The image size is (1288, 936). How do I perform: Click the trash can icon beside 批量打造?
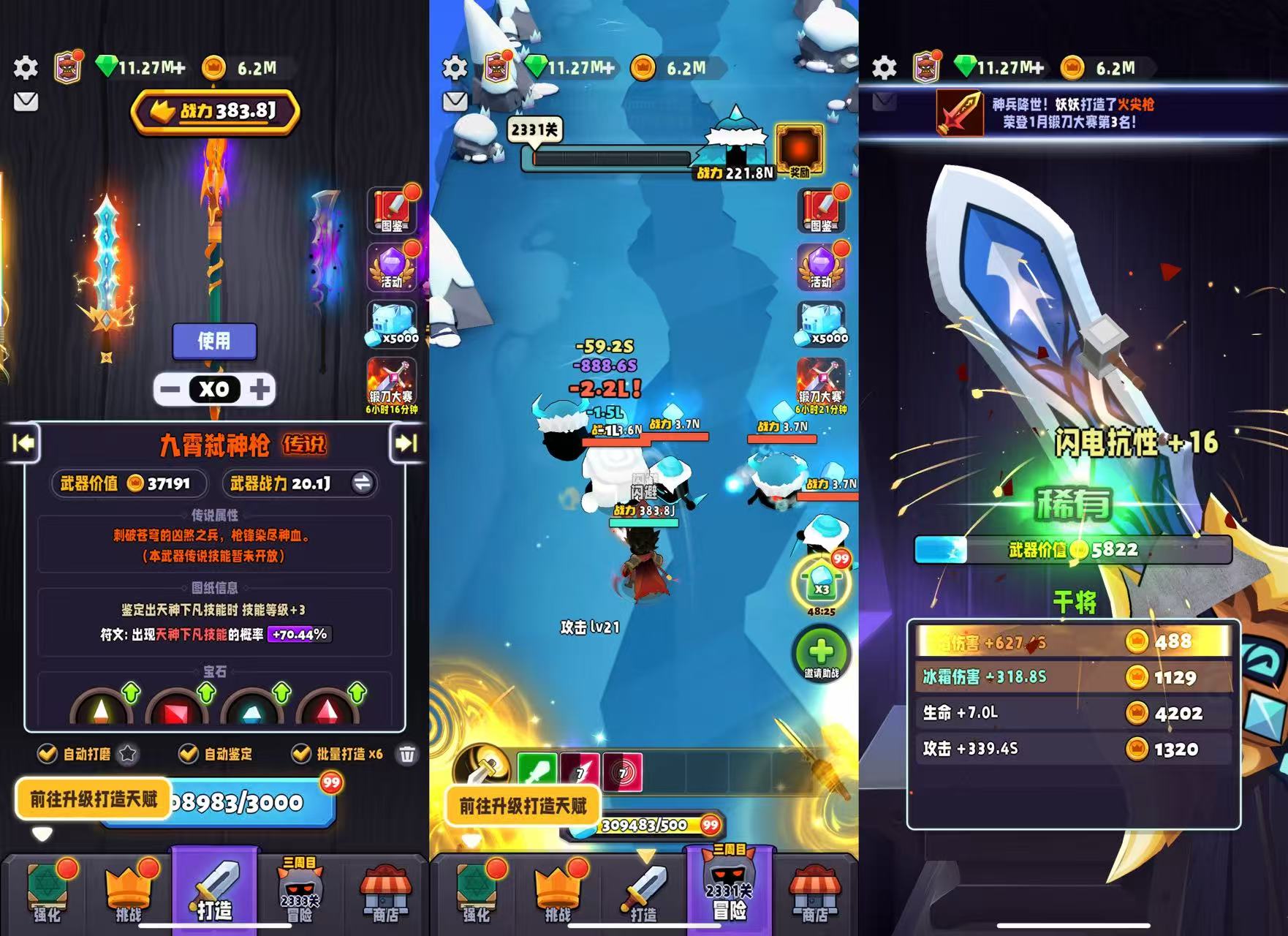click(408, 754)
